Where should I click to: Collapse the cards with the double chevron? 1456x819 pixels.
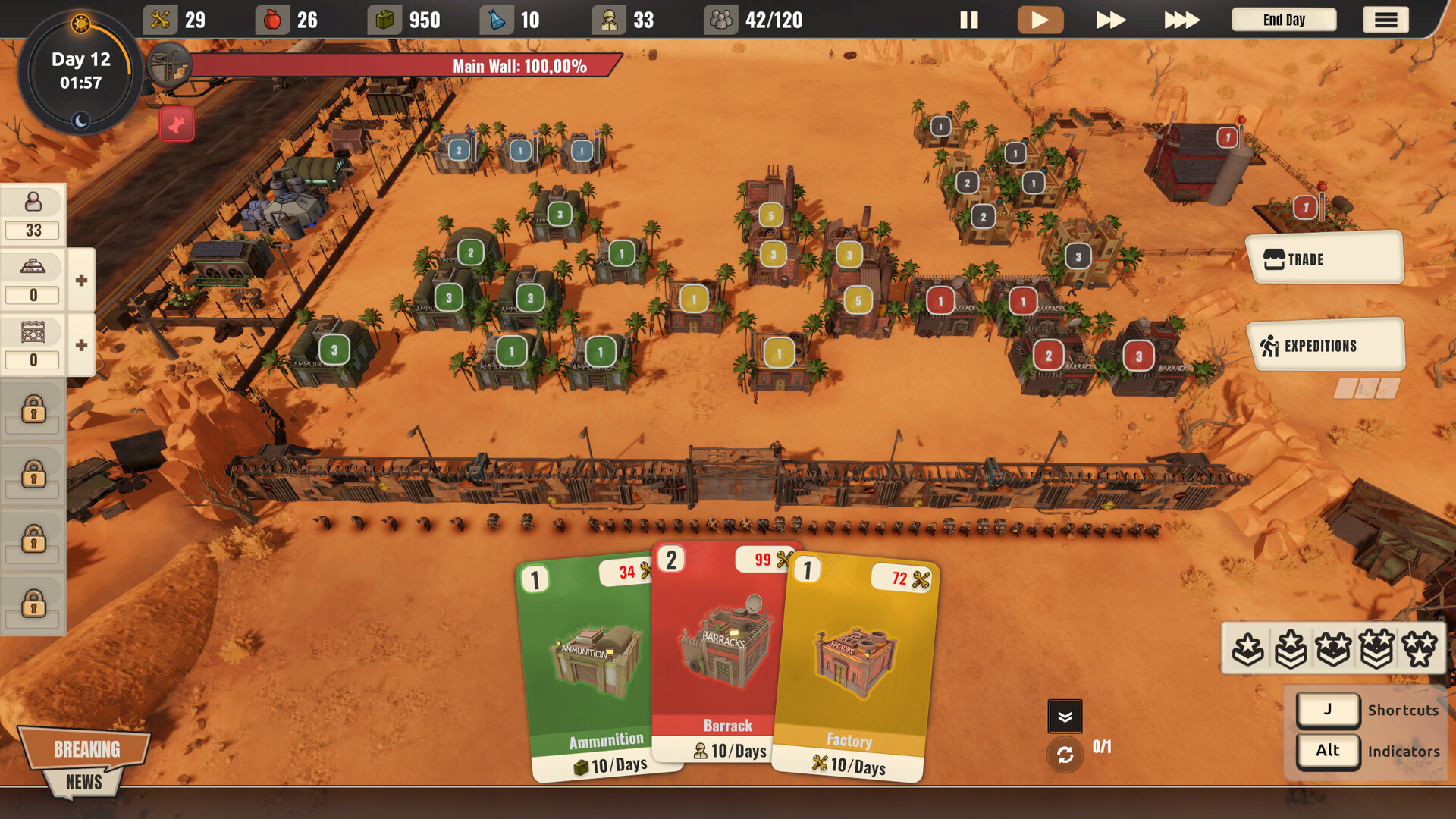(x=1065, y=716)
